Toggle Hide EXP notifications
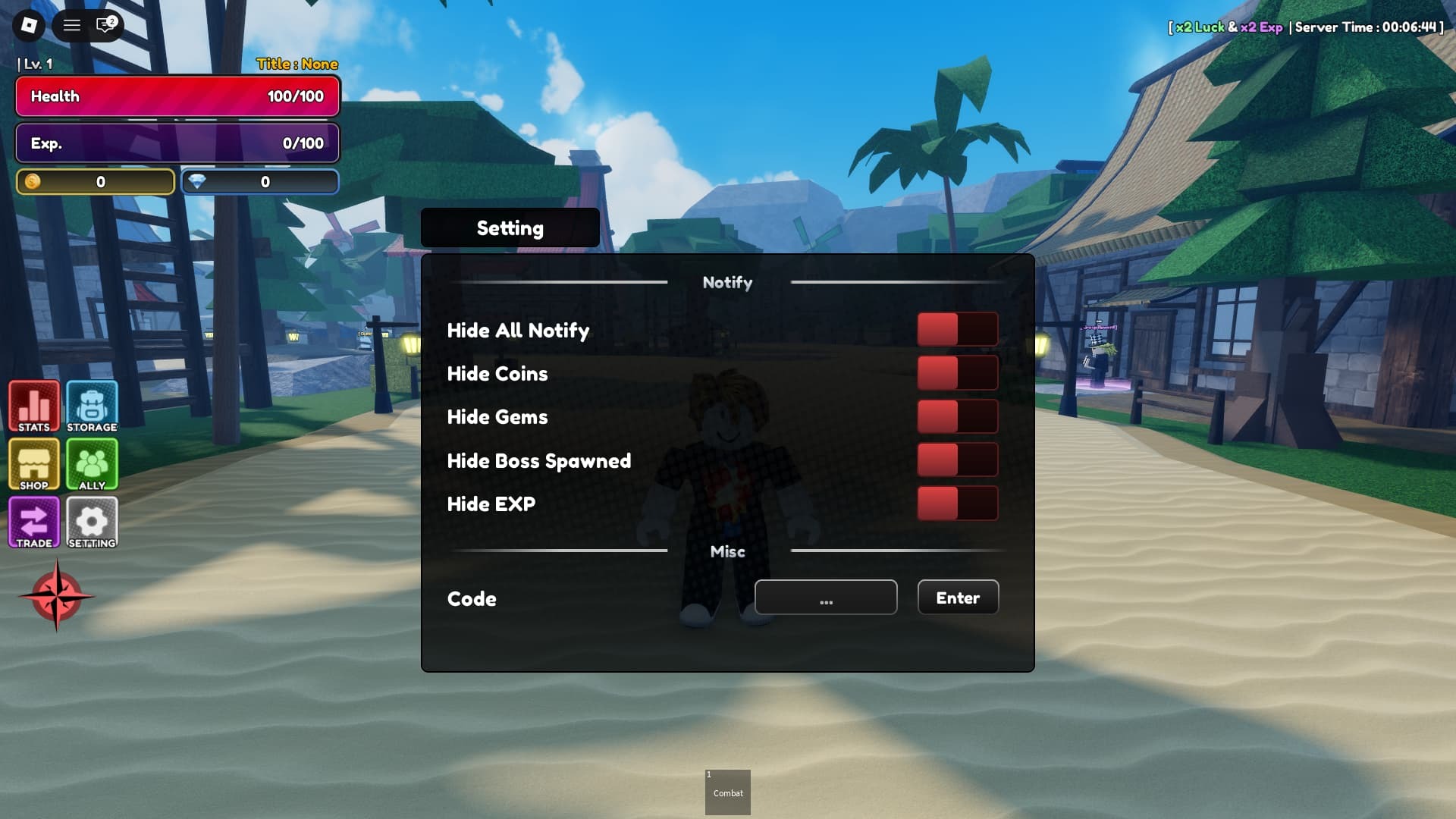 [958, 503]
